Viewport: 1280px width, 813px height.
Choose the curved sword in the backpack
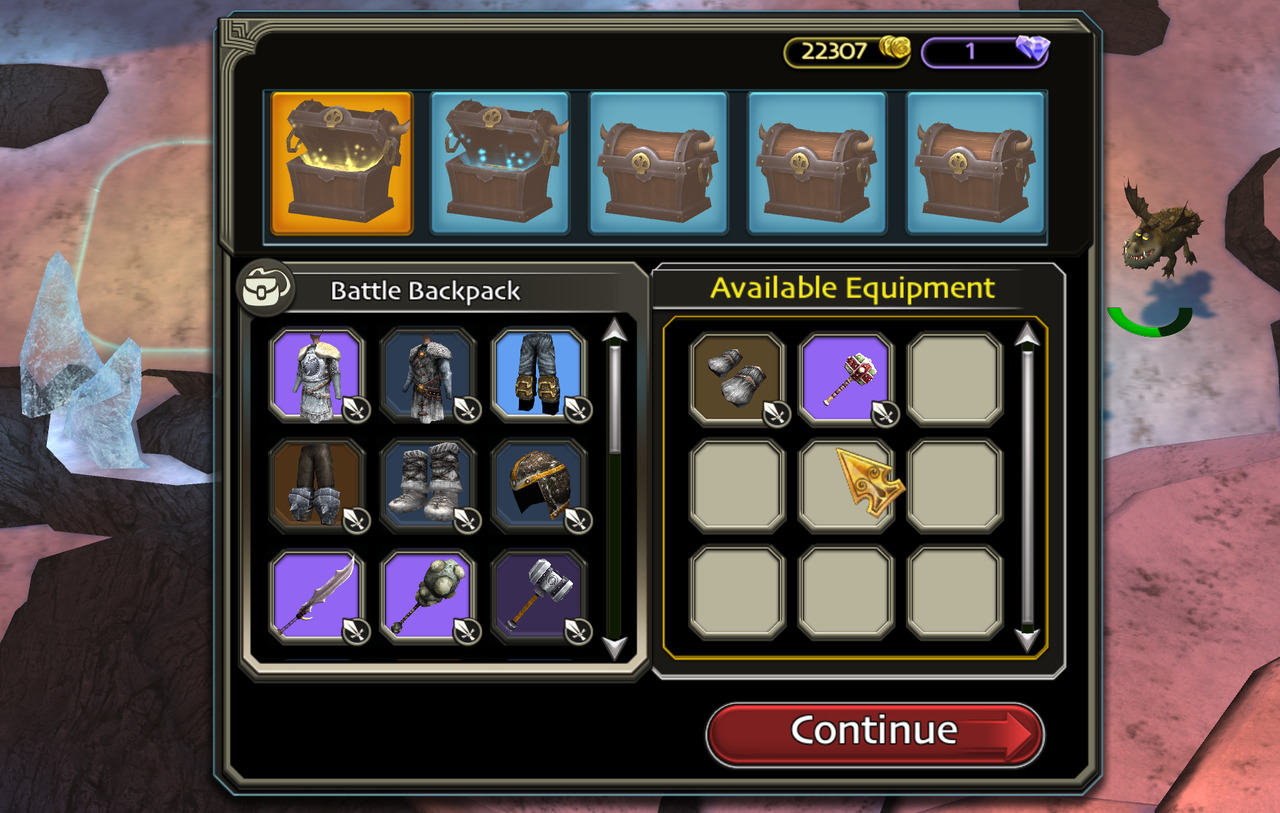click(x=318, y=596)
